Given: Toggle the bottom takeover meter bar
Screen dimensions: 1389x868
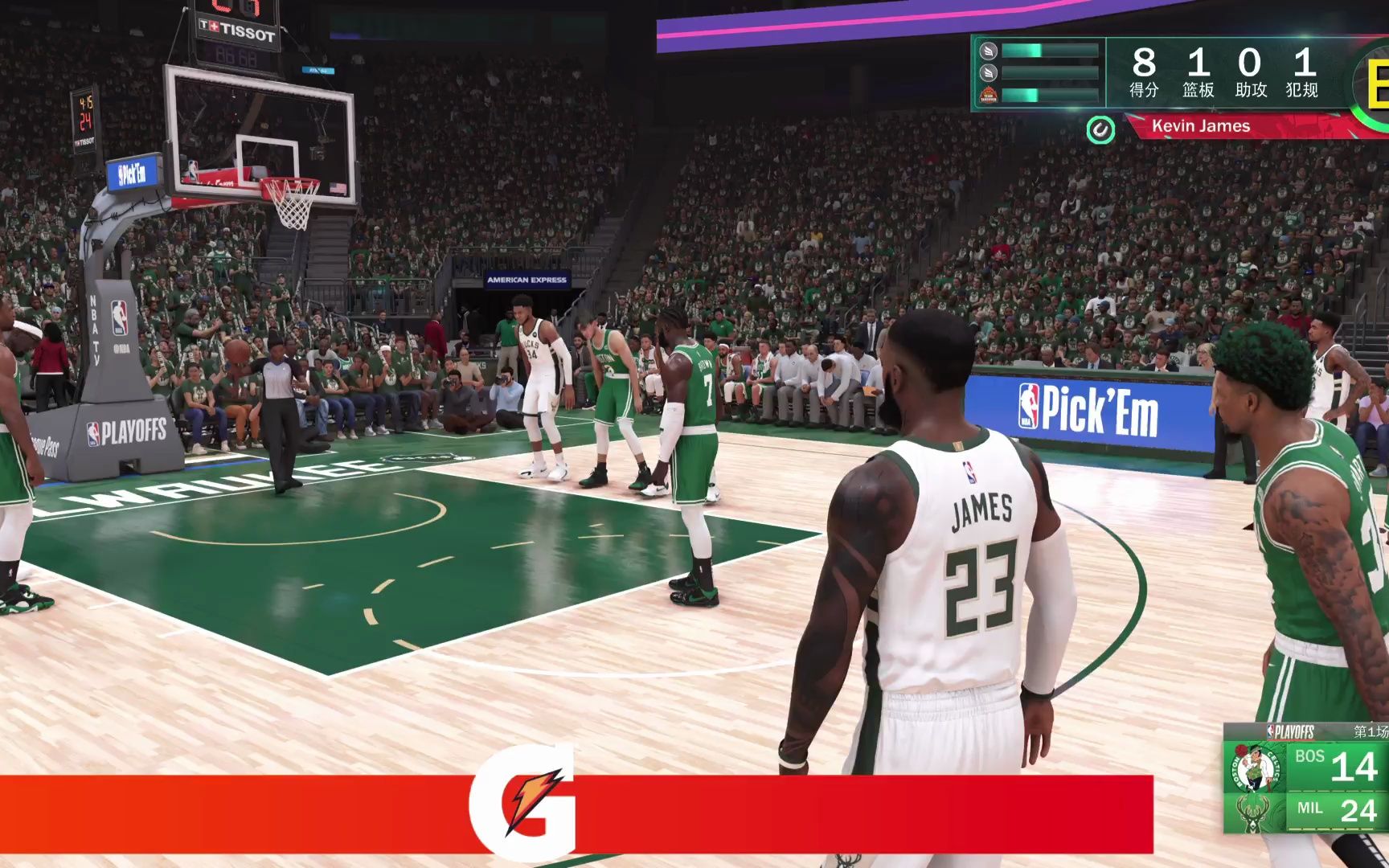Looking at the screenshot, I should pyautogui.click(x=1048, y=96).
